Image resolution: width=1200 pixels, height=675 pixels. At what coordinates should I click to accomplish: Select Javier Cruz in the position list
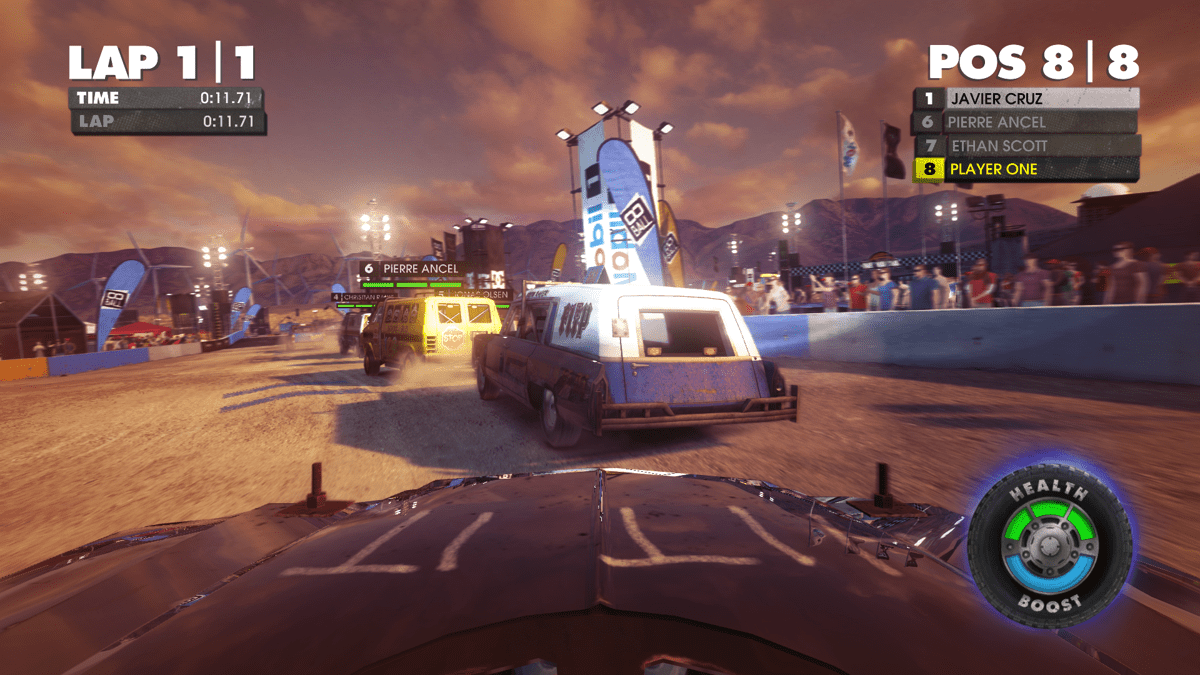pos(1025,99)
